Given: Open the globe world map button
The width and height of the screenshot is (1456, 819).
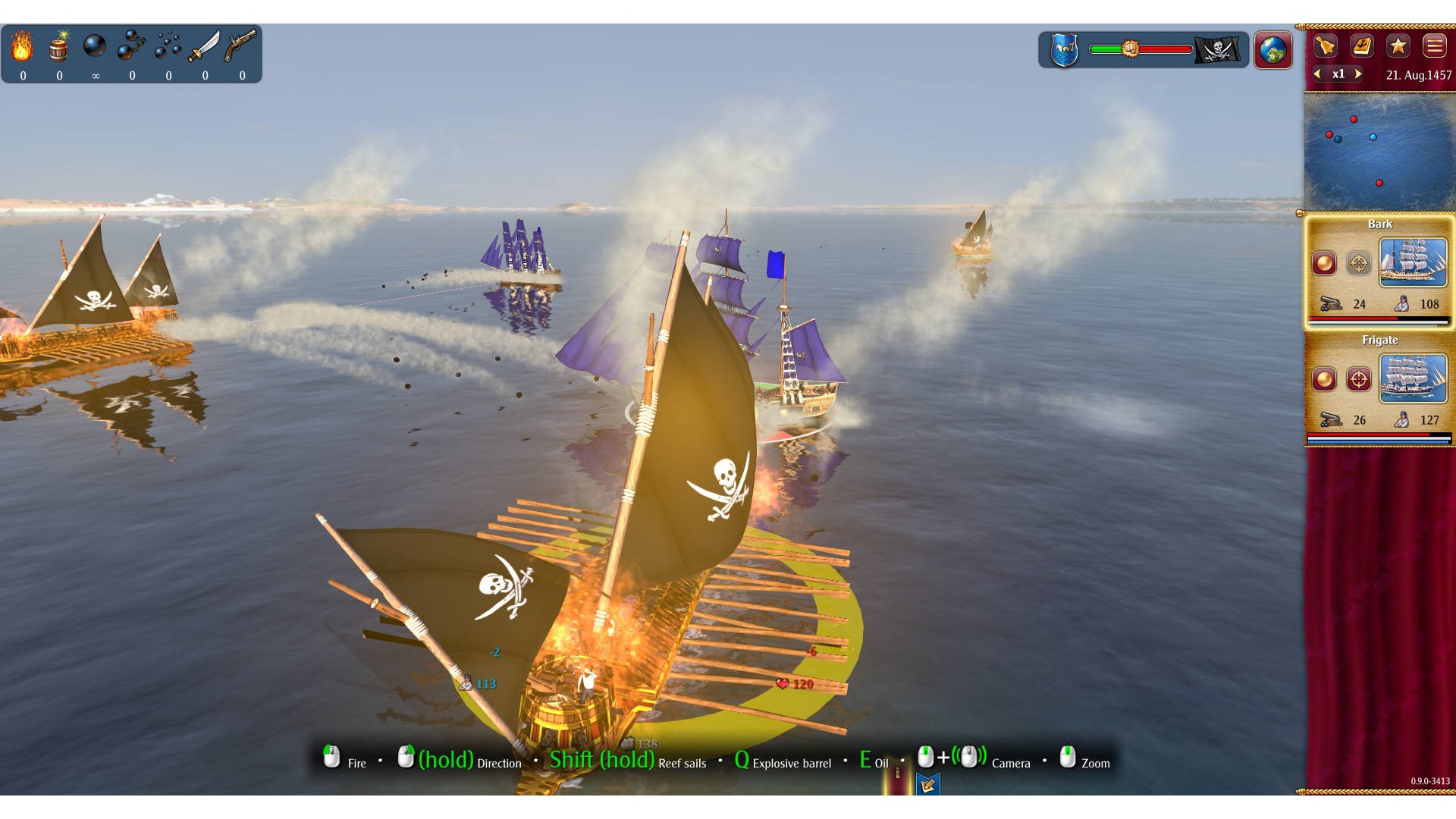Looking at the screenshot, I should click(1273, 50).
